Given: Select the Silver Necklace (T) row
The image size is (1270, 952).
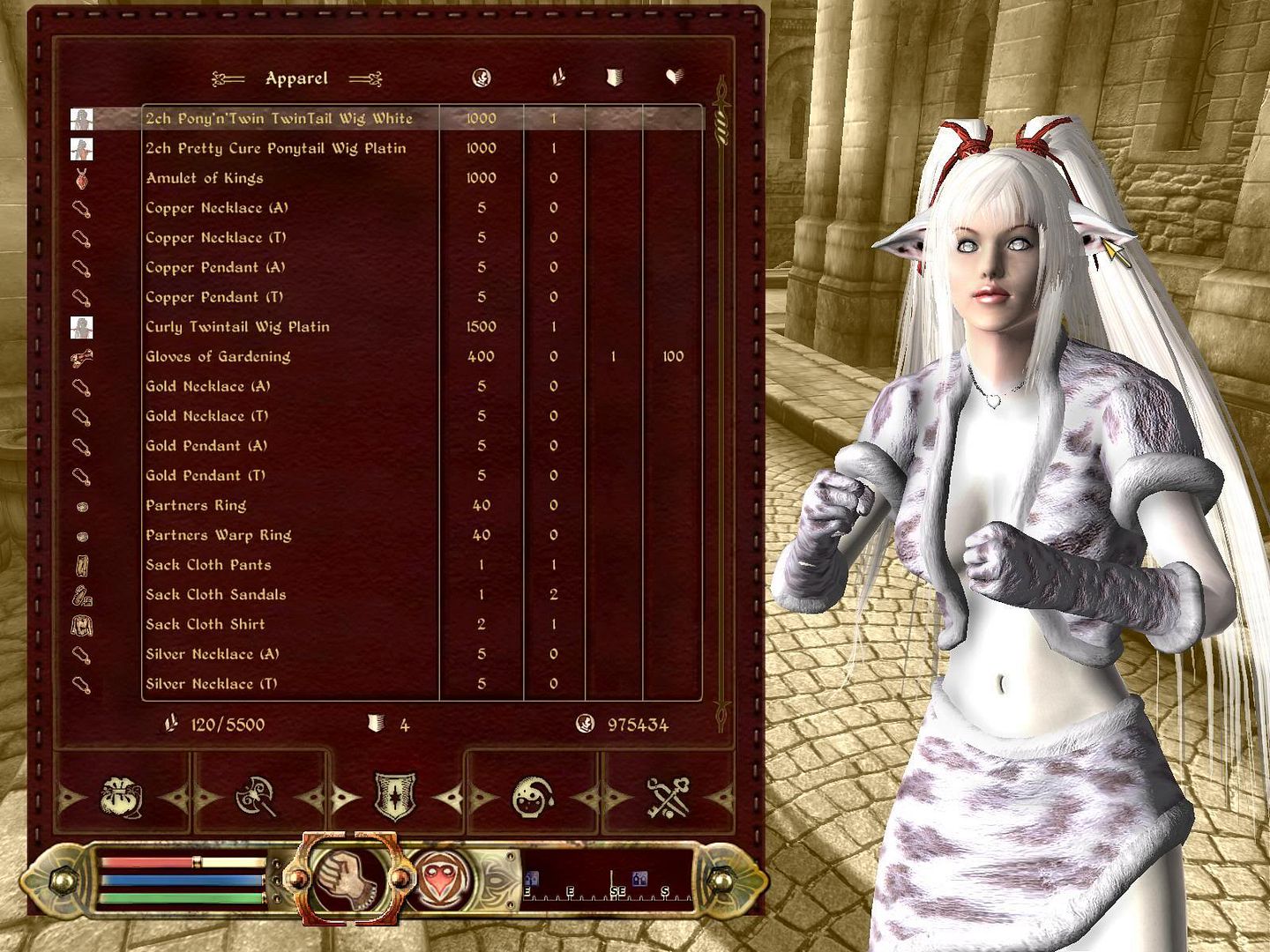Looking at the screenshot, I should (212, 684).
